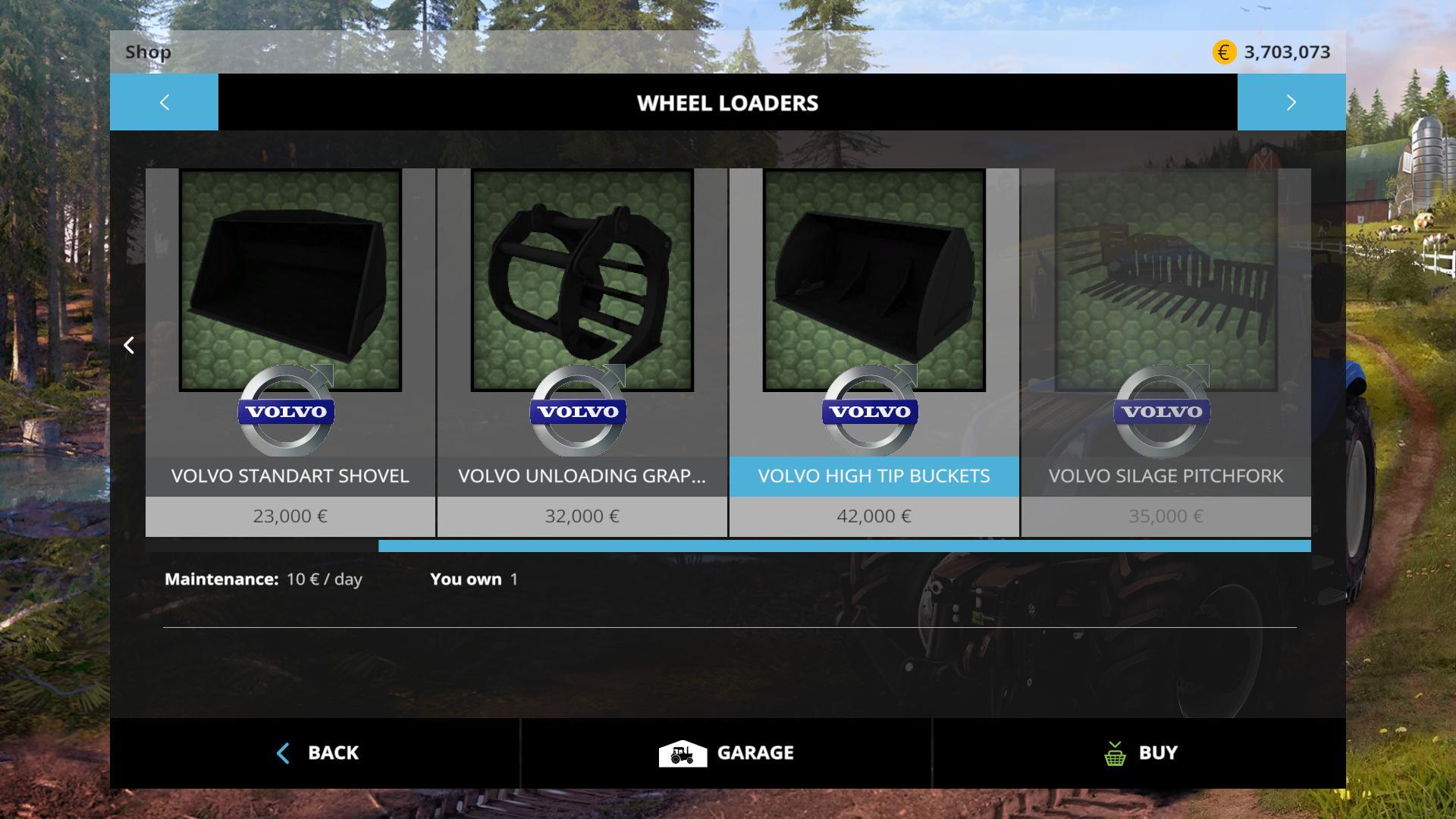Image resolution: width=1456 pixels, height=819 pixels.
Task: Return with the Back button
Action: tap(316, 753)
